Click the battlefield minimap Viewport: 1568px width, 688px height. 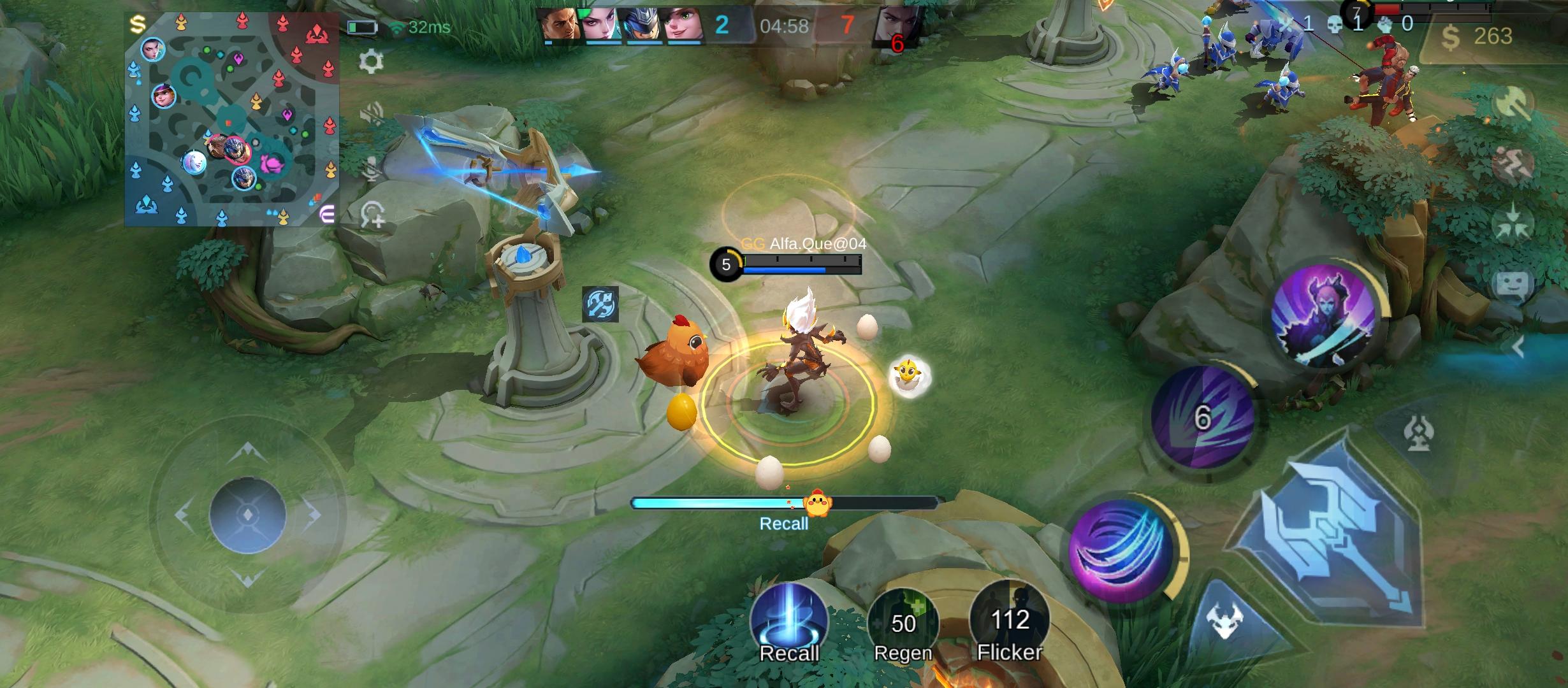231,119
